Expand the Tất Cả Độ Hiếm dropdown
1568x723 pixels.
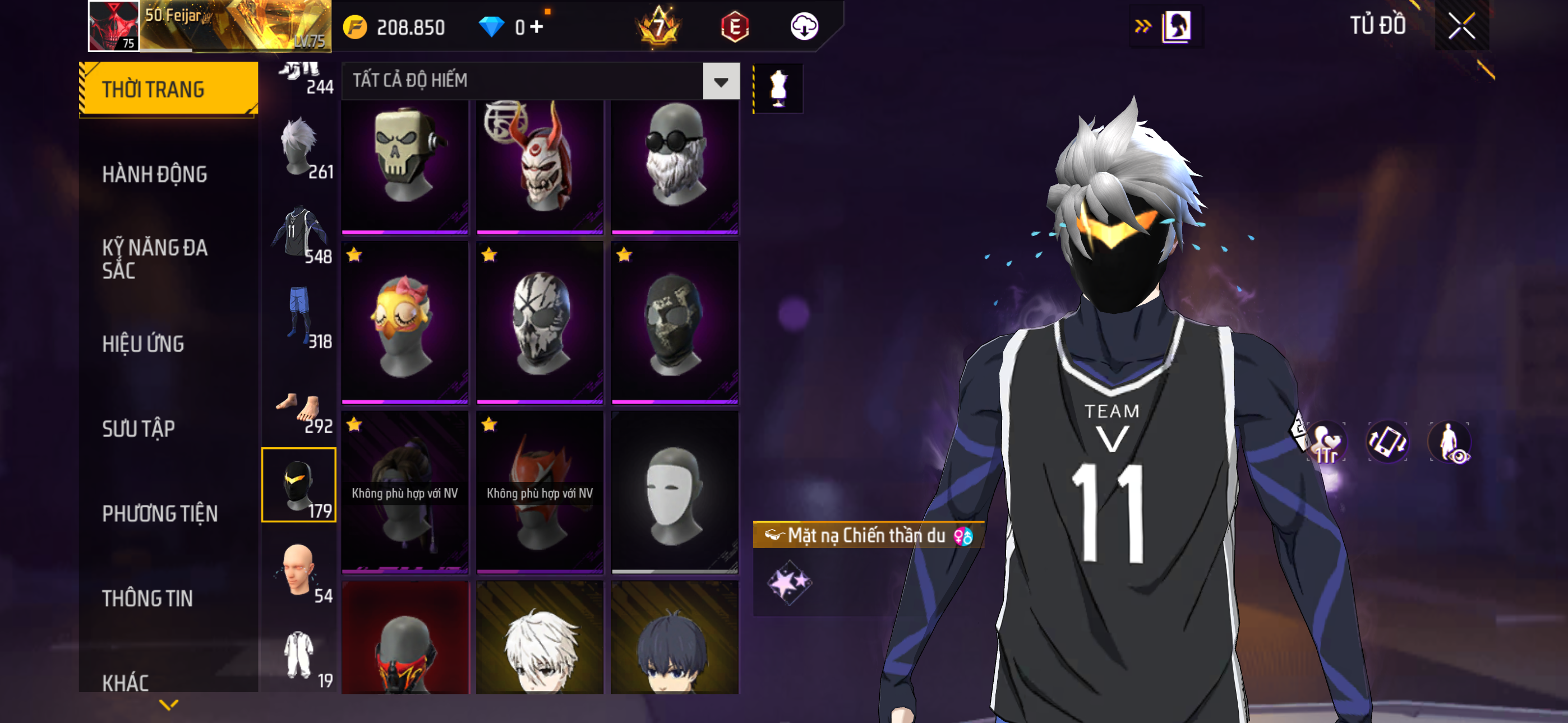point(721,81)
